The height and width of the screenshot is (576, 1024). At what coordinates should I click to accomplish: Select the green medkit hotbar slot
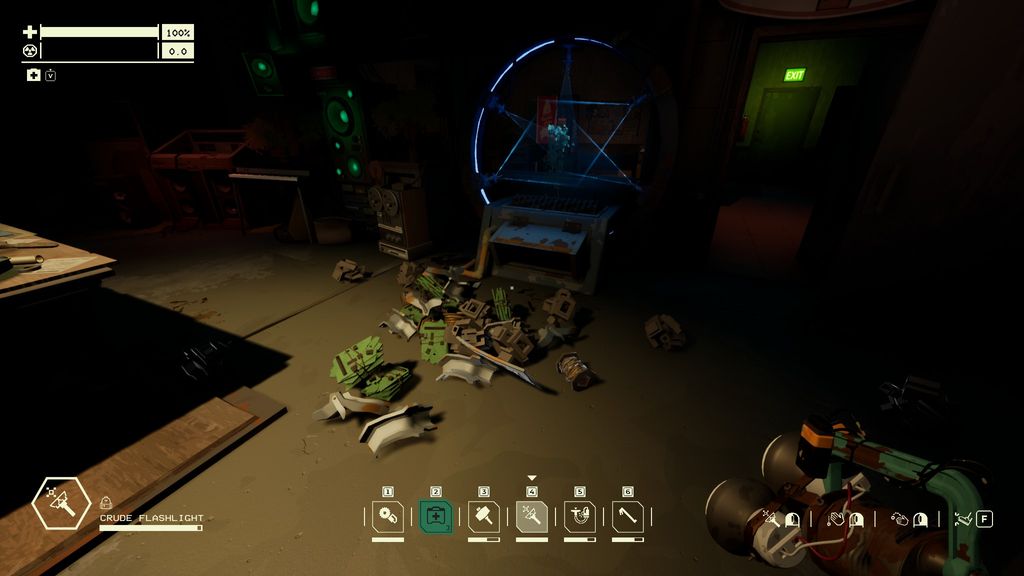coord(436,516)
